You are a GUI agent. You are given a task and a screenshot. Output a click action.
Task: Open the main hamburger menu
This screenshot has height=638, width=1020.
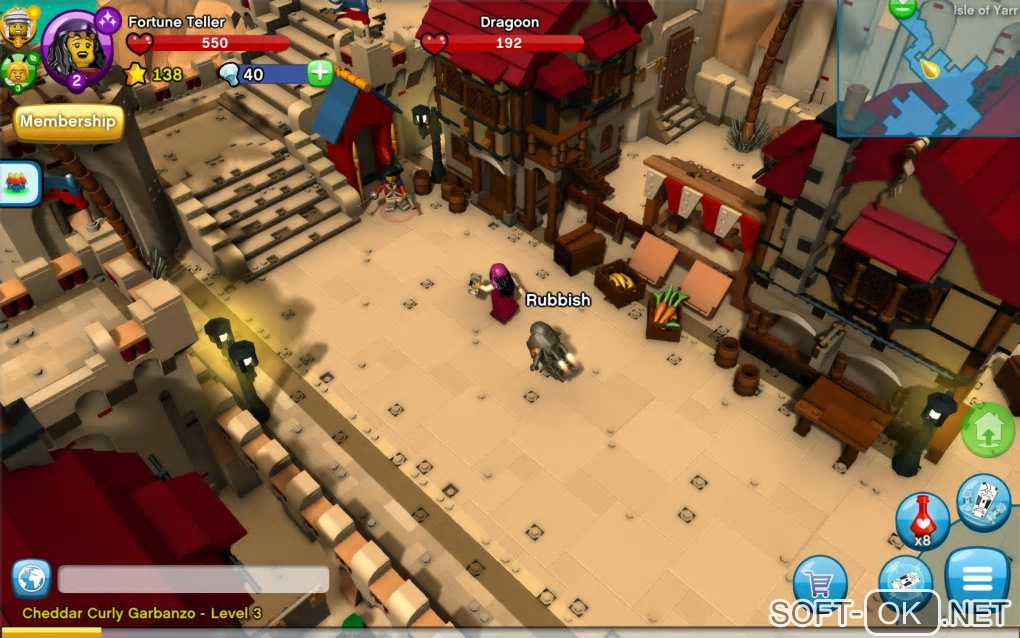(977, 577)
